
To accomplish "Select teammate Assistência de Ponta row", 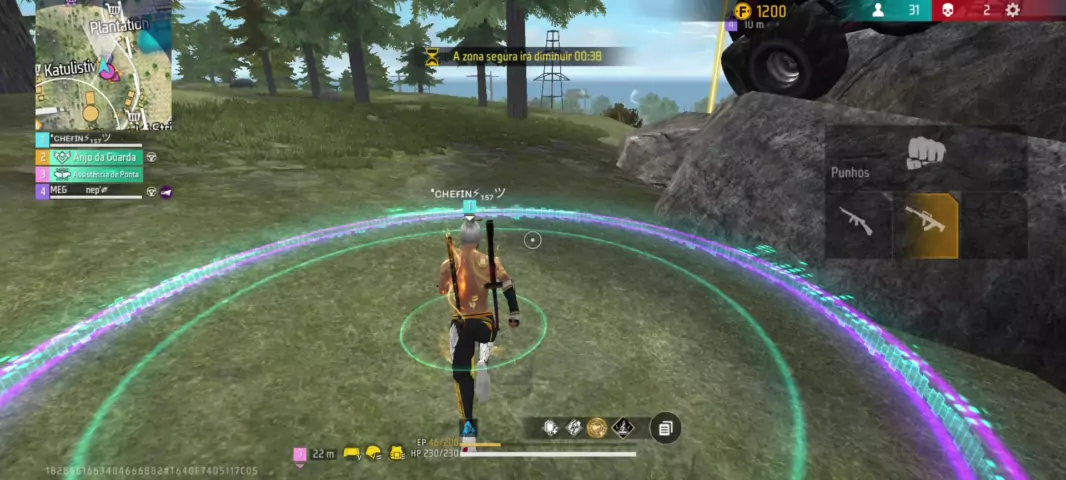I will [95, 174].
